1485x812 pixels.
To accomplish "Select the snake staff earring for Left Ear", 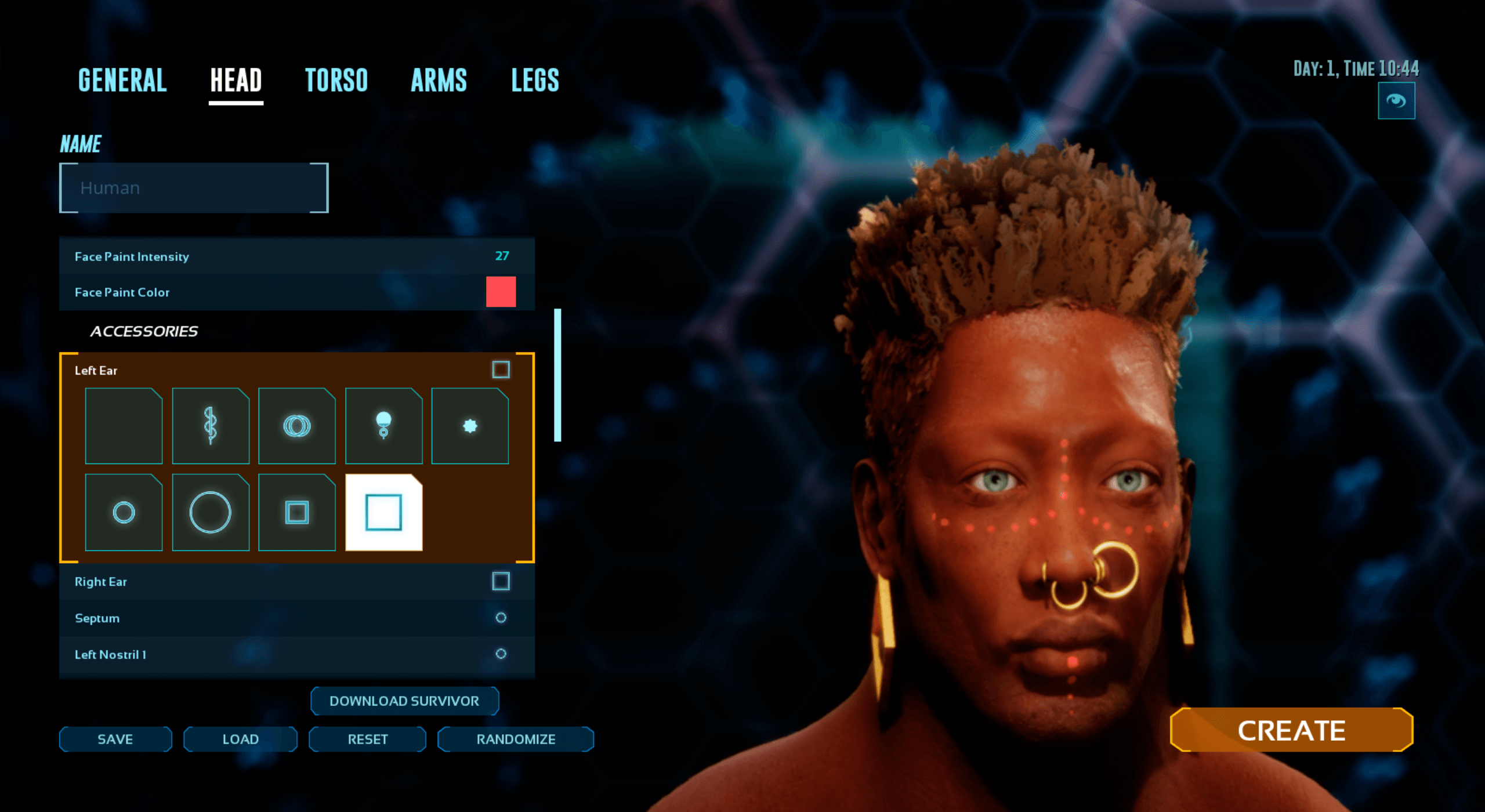I will click(210, 426).
